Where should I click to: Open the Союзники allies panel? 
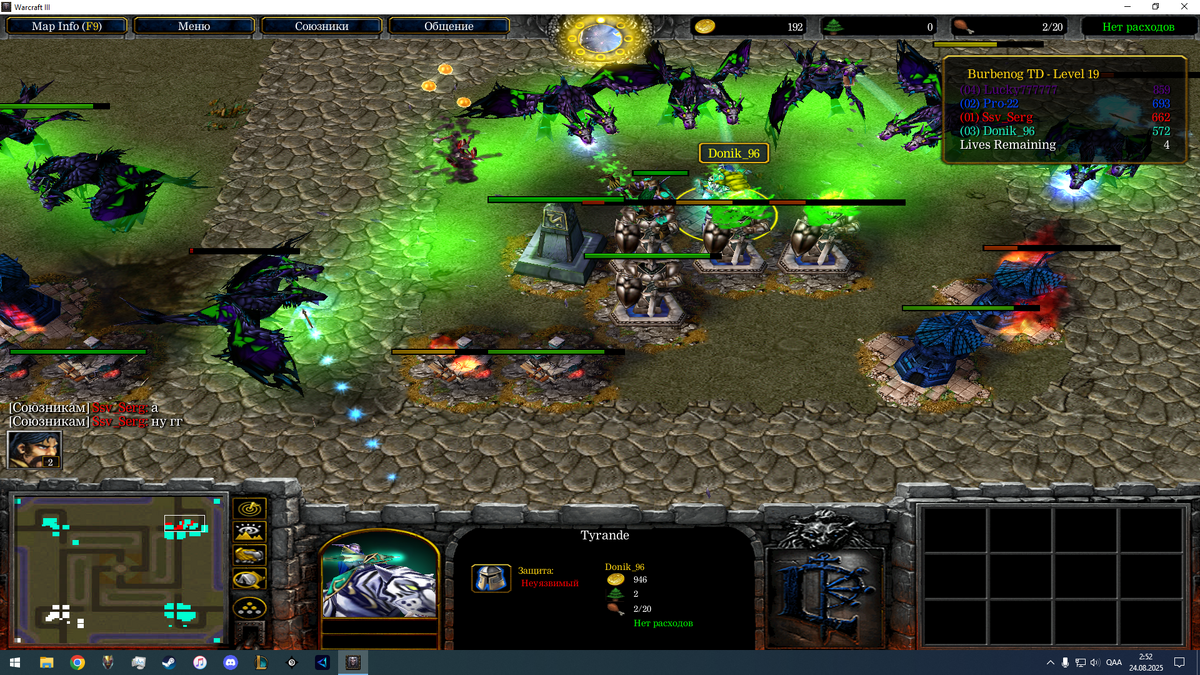pyautogui.click(x=321, y=26)
